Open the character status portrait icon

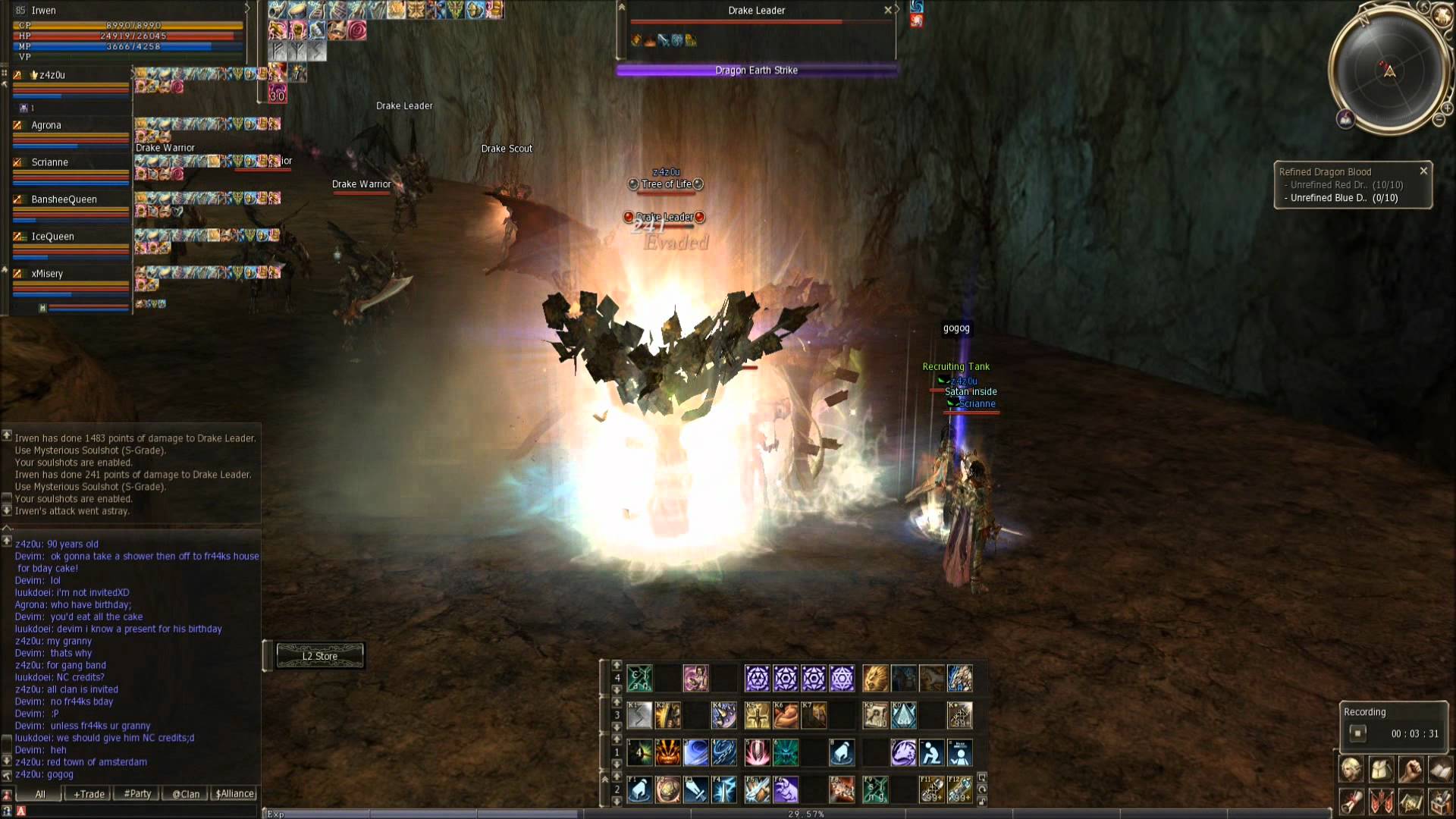pos(1351,770)
